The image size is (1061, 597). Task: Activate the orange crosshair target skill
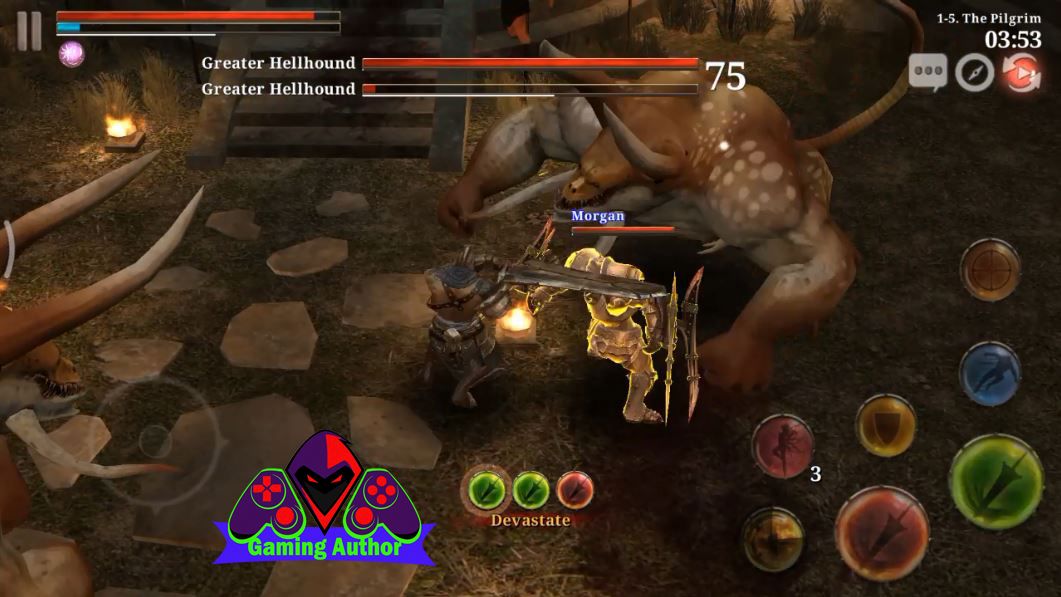pos(990,269)
